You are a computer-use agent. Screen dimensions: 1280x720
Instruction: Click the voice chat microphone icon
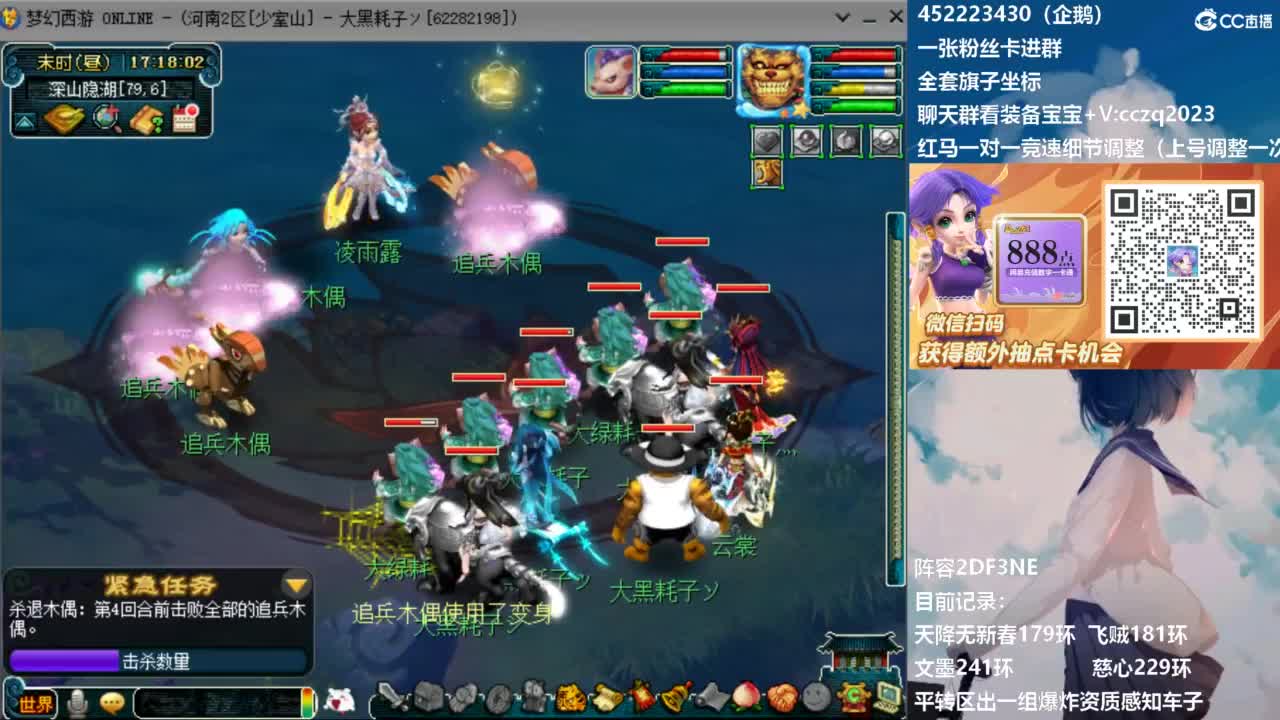tap(76, 702)
